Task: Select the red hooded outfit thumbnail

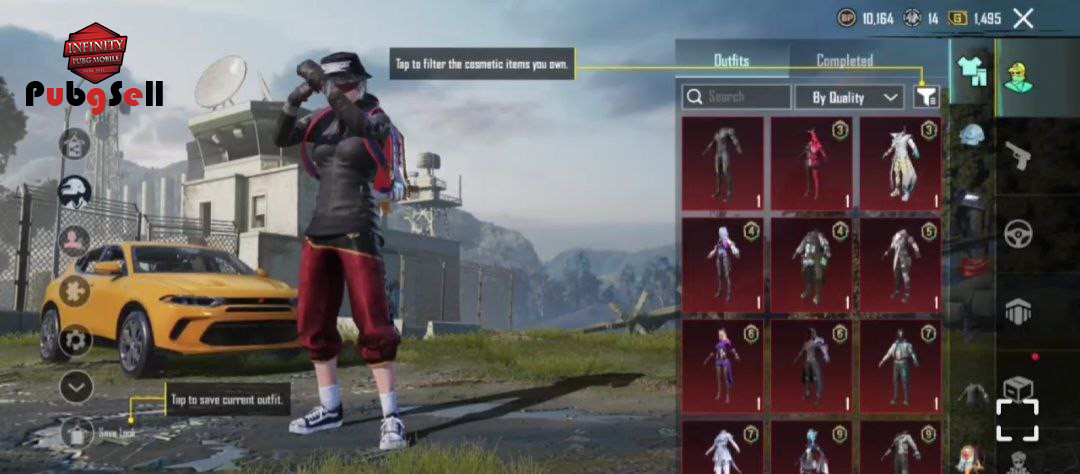Action: coord(811,163)
